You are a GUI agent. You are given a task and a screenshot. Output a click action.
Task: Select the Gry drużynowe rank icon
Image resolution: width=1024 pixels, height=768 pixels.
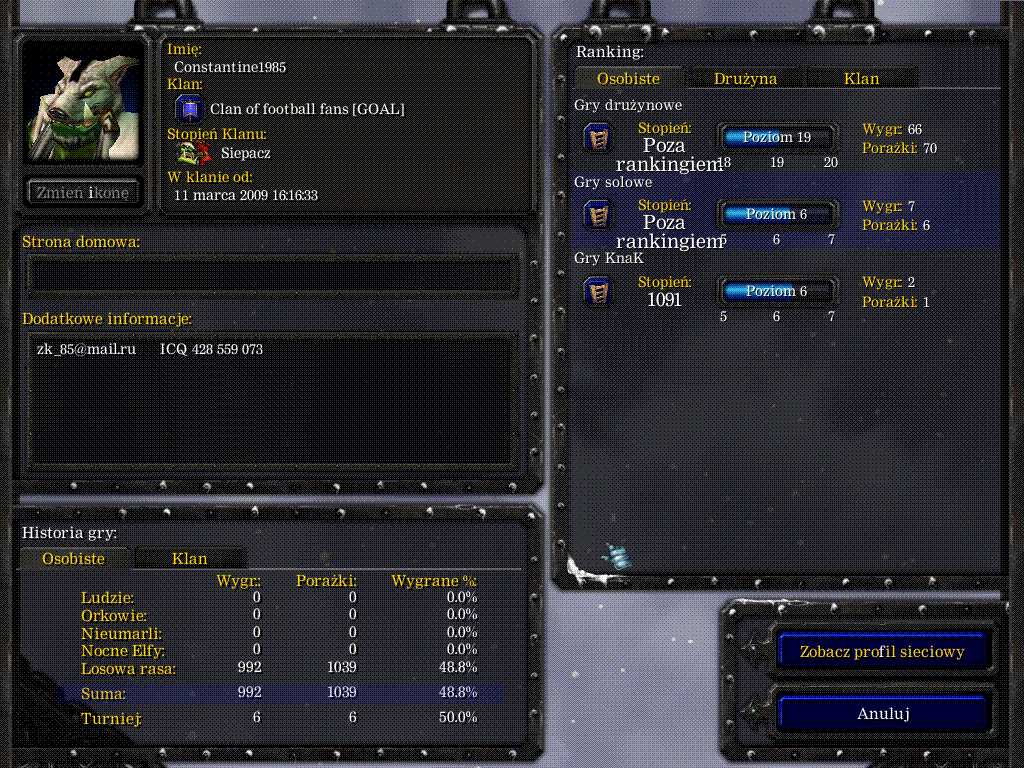[598, 138]
